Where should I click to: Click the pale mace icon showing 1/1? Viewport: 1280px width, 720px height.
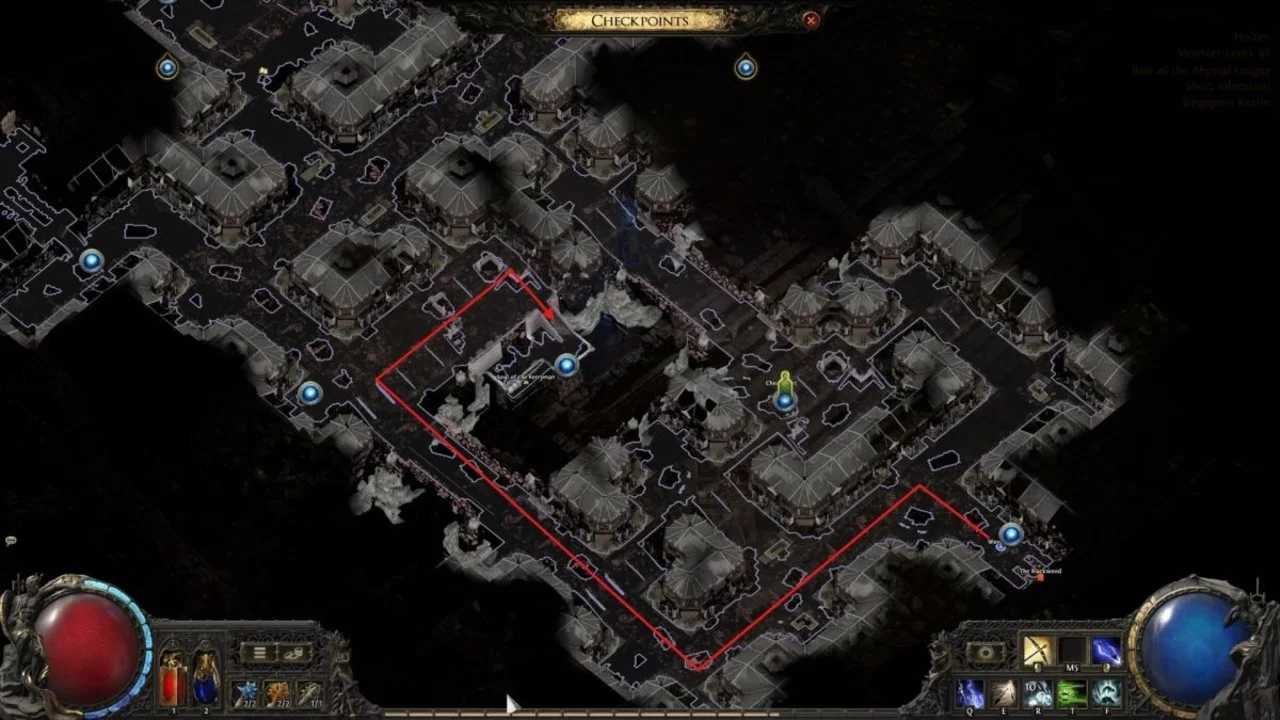coord(308,692)
